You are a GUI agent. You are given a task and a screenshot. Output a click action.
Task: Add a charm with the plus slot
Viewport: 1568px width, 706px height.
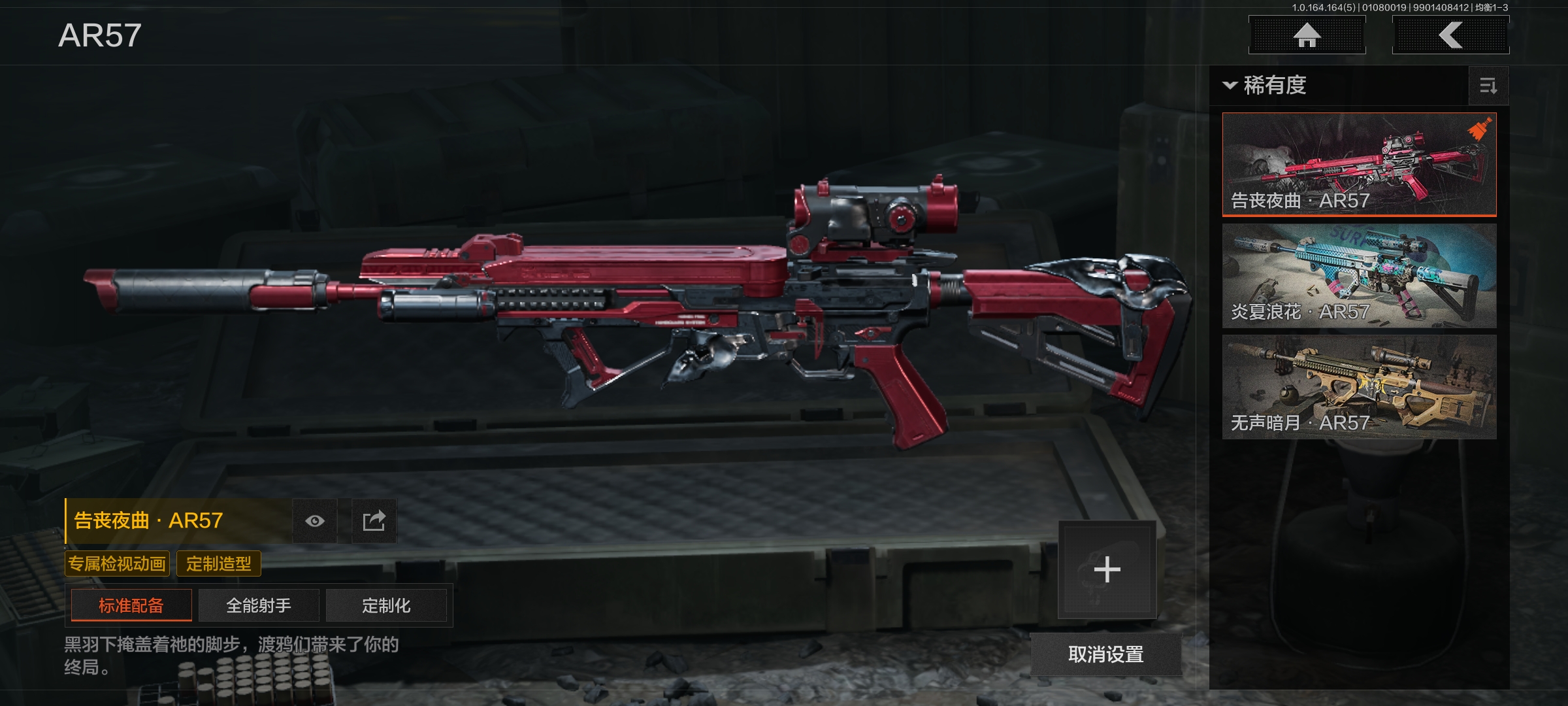(x=1107, y=569)
